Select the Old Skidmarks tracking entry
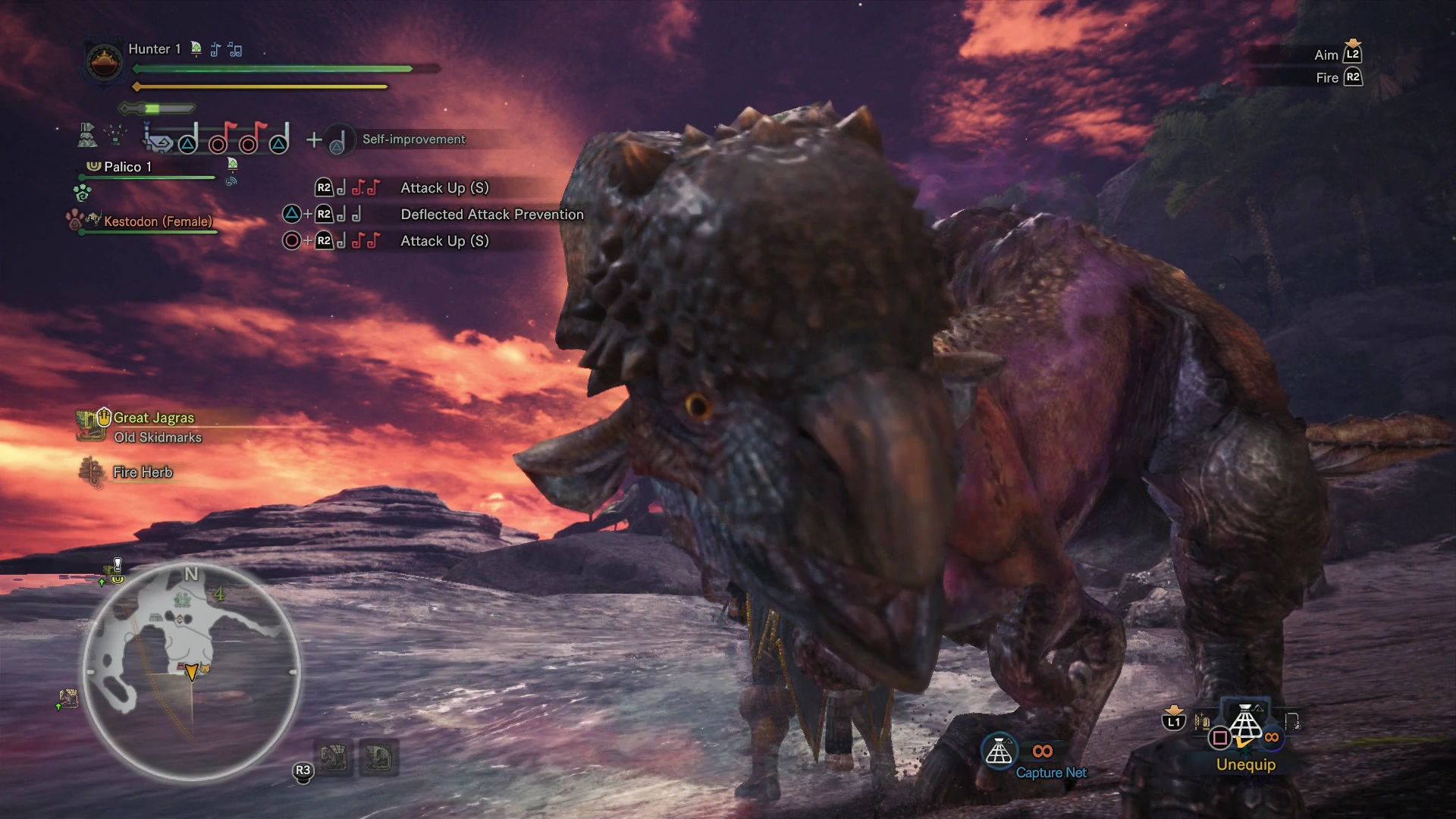Image resolution: width=1456 pixels, height=819 pixels. click(158, 438)
